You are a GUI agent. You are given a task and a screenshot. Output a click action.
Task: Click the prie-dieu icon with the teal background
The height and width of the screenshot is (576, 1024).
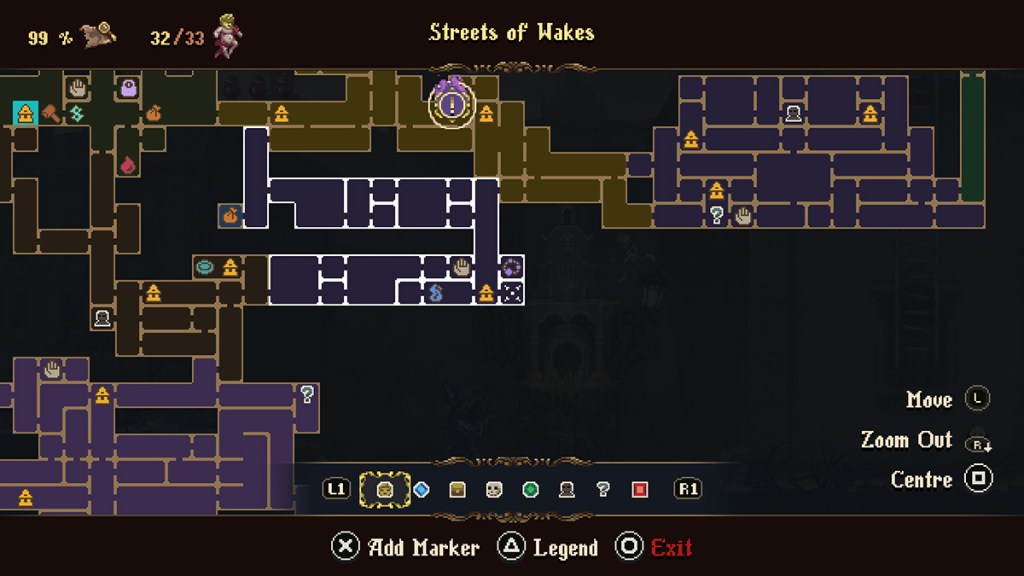(25, 113)
